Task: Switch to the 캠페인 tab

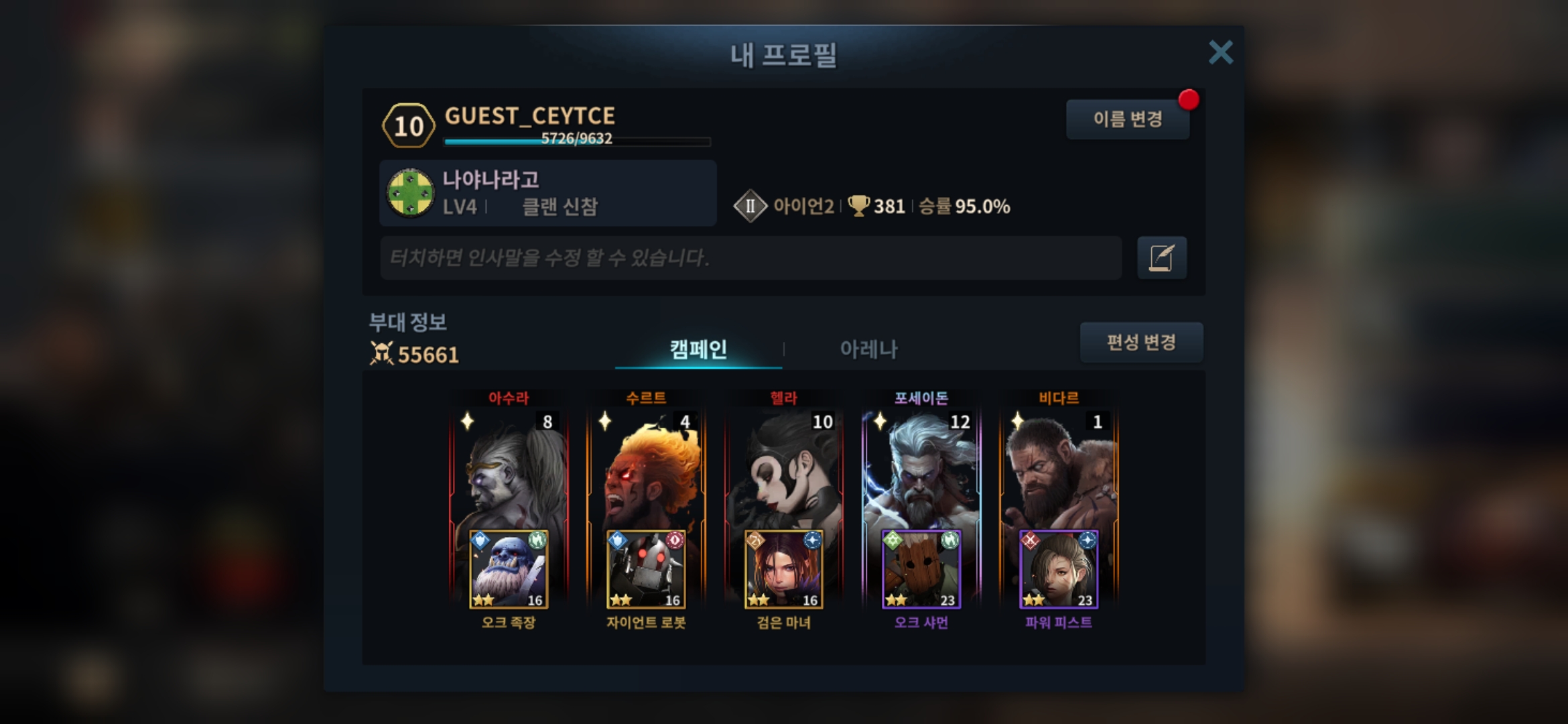Action: pyautogui.click(x=698, y=349)
